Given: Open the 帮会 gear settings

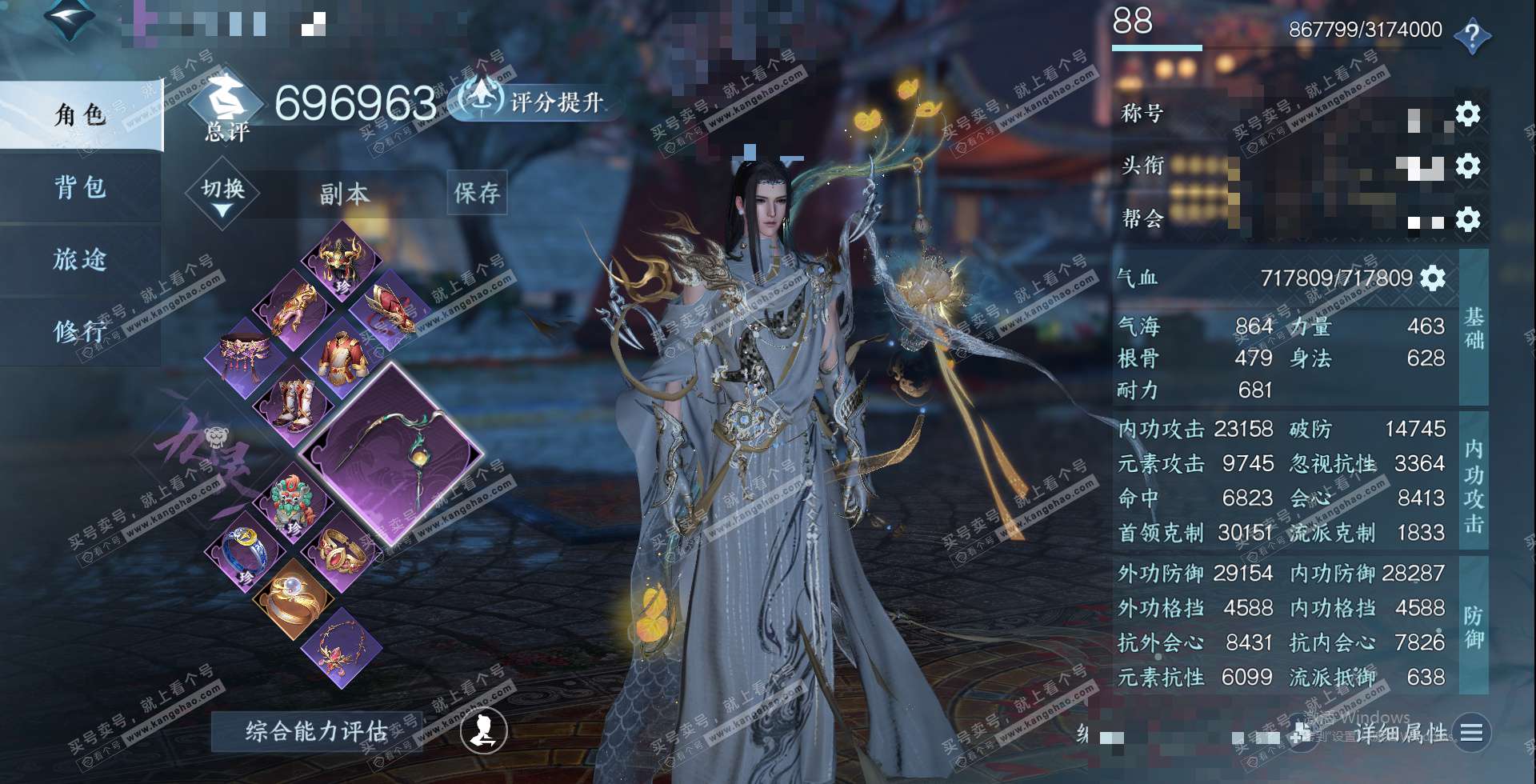Looking at the screenshot, I should point(1467,219).
